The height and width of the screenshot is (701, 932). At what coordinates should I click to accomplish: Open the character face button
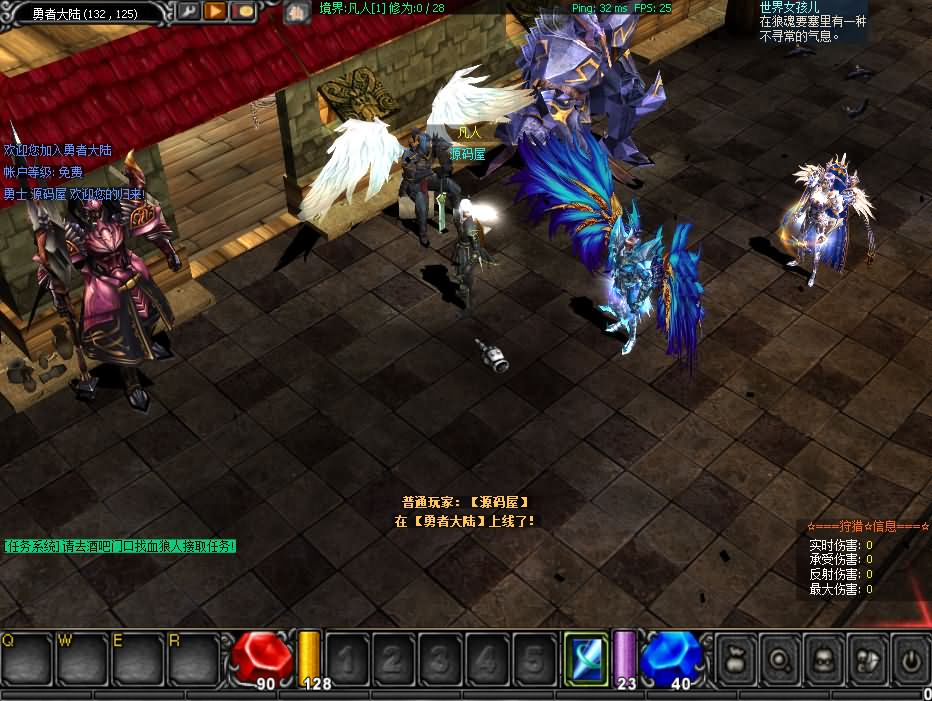click(x=824, y=659)
